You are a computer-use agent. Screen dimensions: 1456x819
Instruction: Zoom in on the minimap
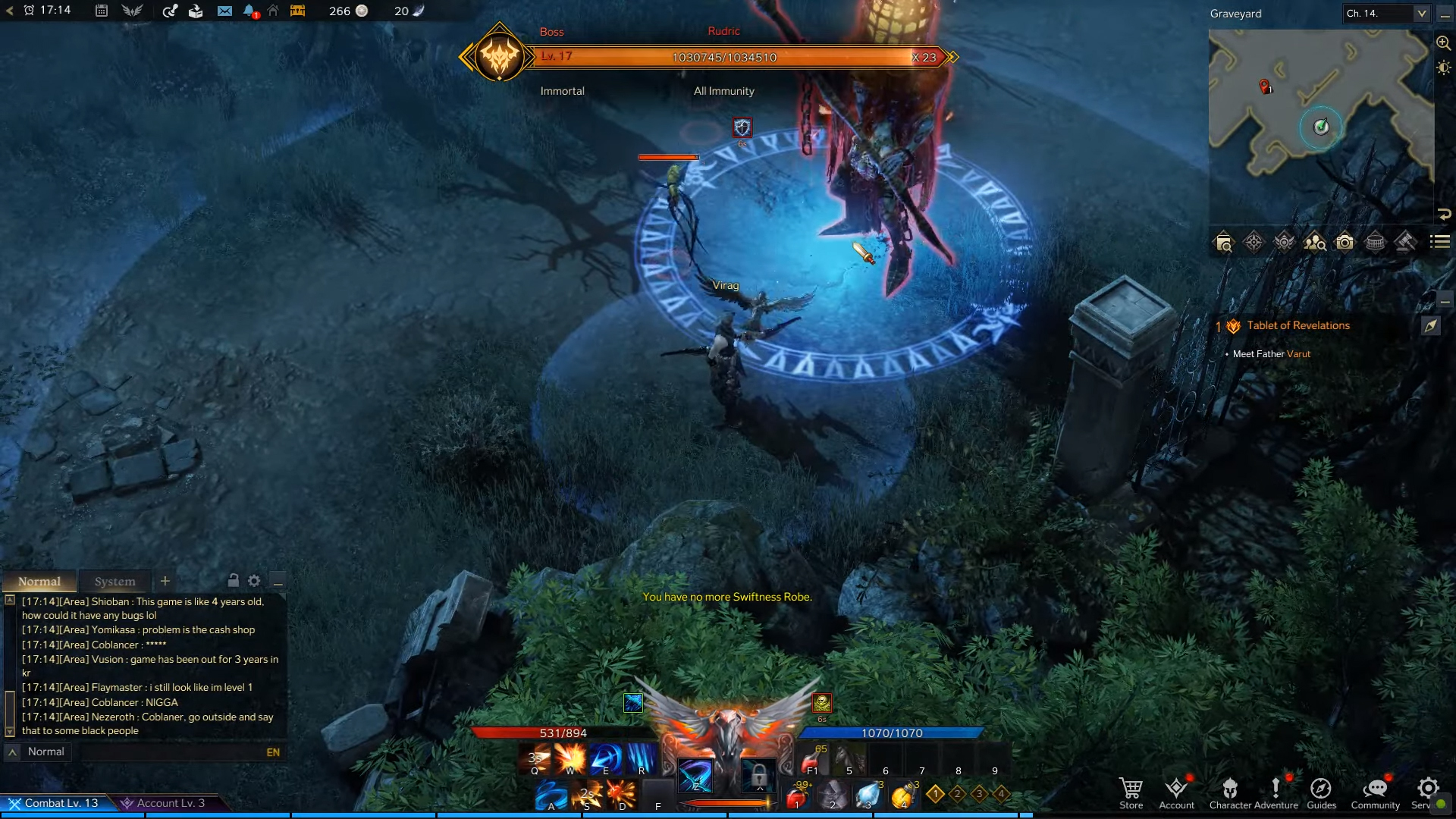(1443, 43)
